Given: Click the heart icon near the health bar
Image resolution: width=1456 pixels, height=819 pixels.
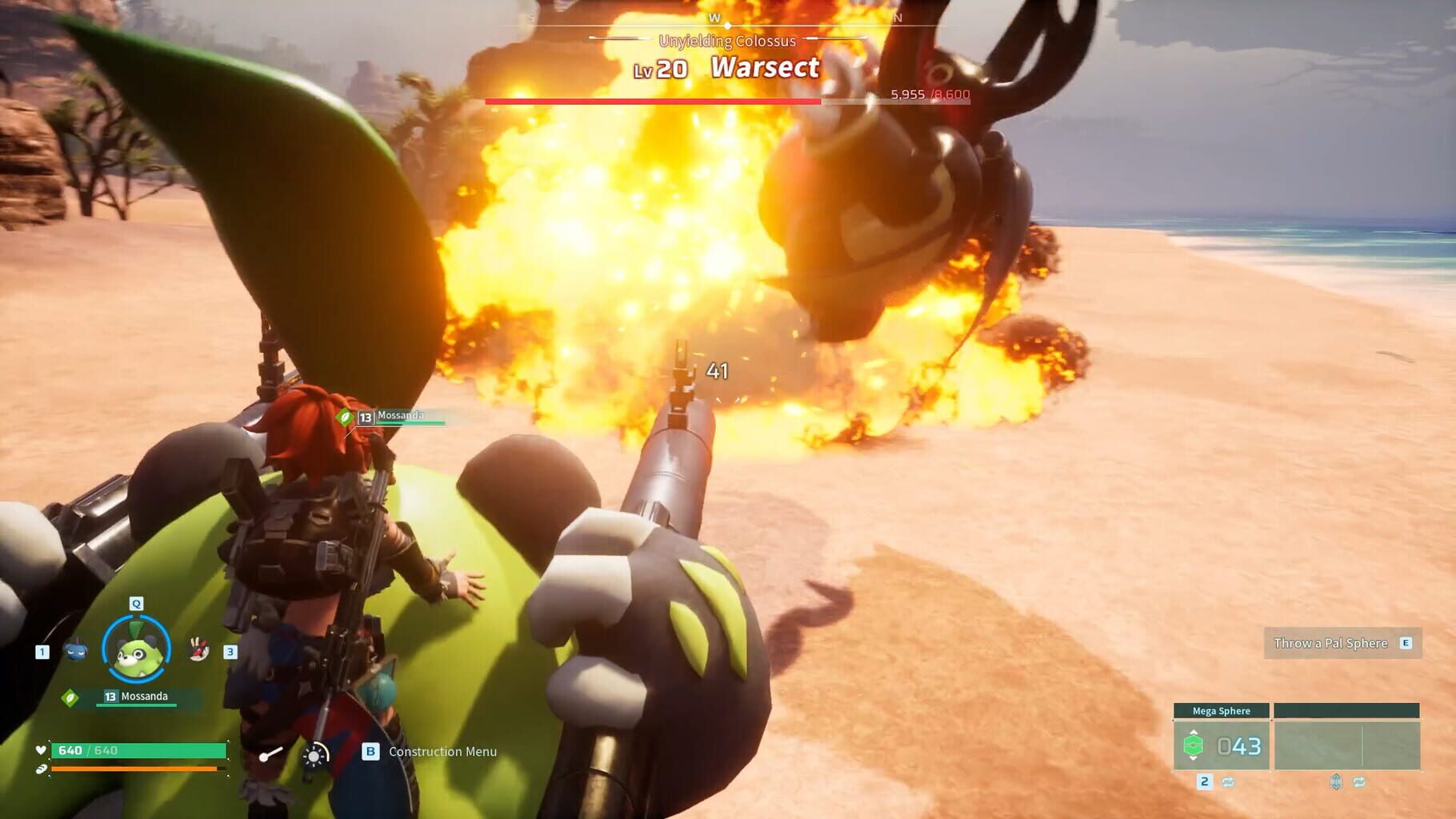Looking at the screenshot, I should pyautogui.click(x=41, y=749).
